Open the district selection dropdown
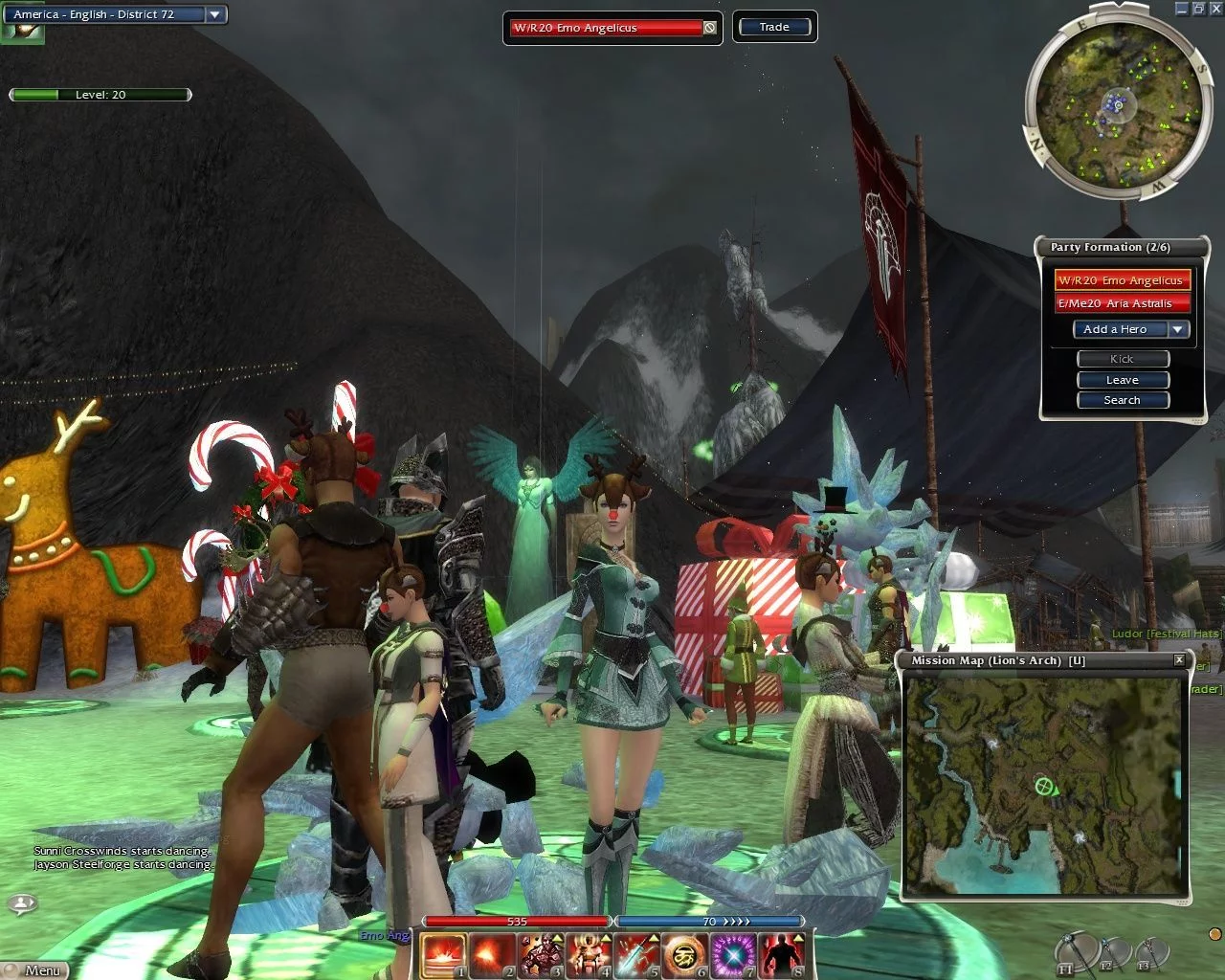The image size is (1225, 980). [x=214, y=14]
